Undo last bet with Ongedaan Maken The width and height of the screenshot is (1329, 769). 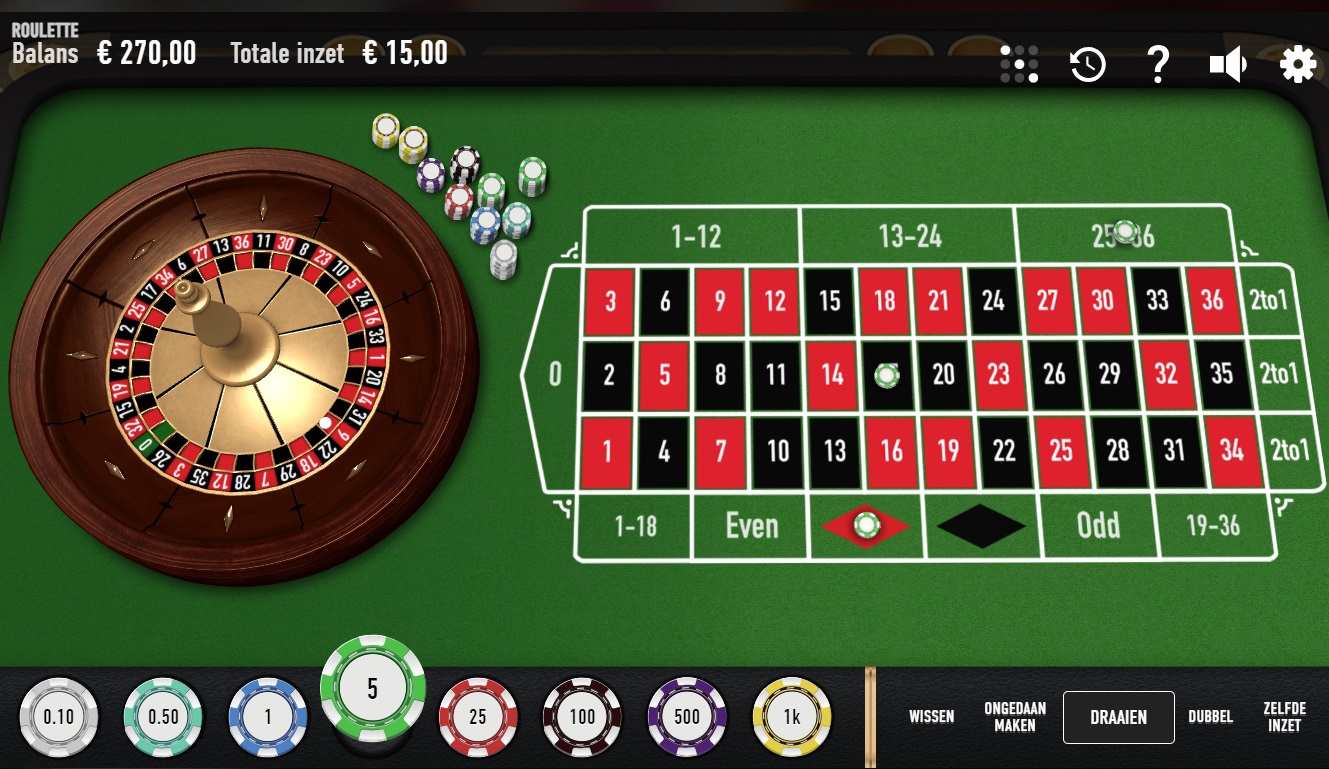1014,717
